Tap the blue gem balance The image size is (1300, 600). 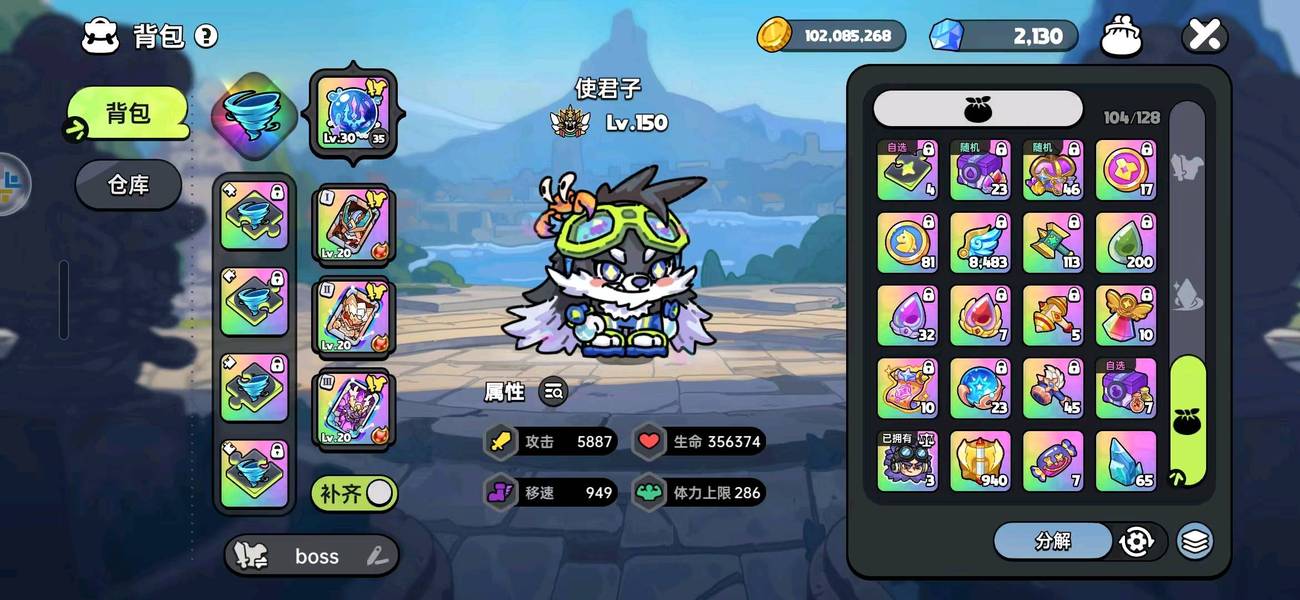point(1004,36)
